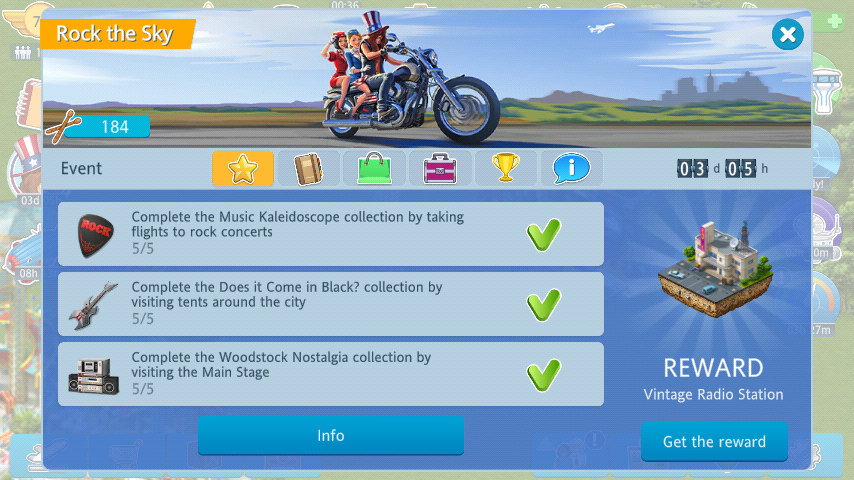The width and height of the screenshot is (854, 480).
Task: Select the gold star tab
Action: [242, 168]
